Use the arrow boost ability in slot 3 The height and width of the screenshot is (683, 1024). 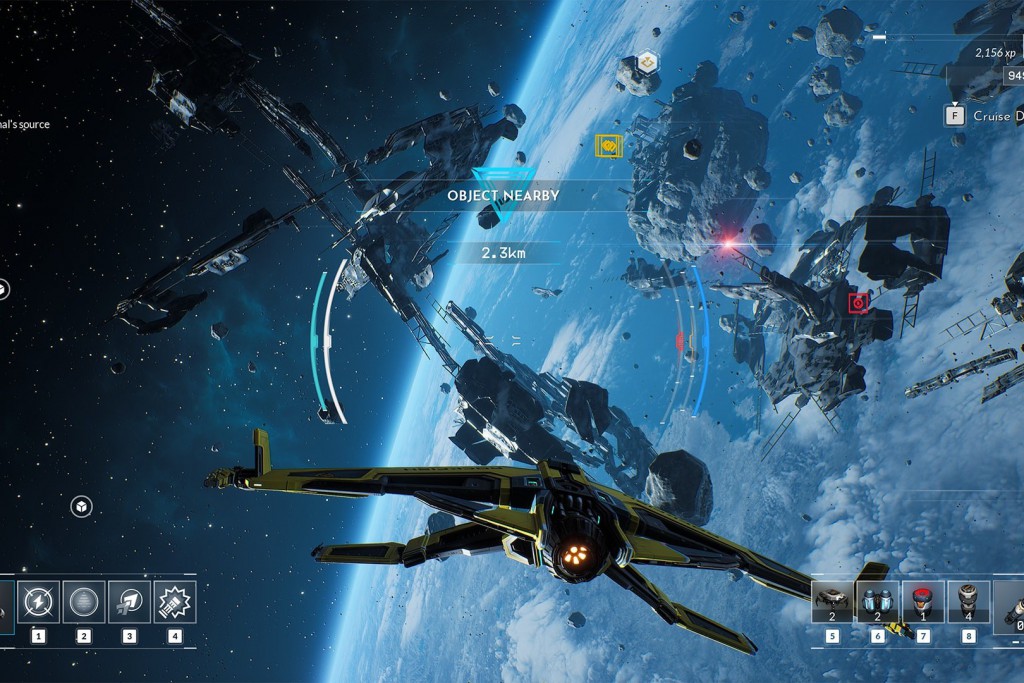(129, 602)
